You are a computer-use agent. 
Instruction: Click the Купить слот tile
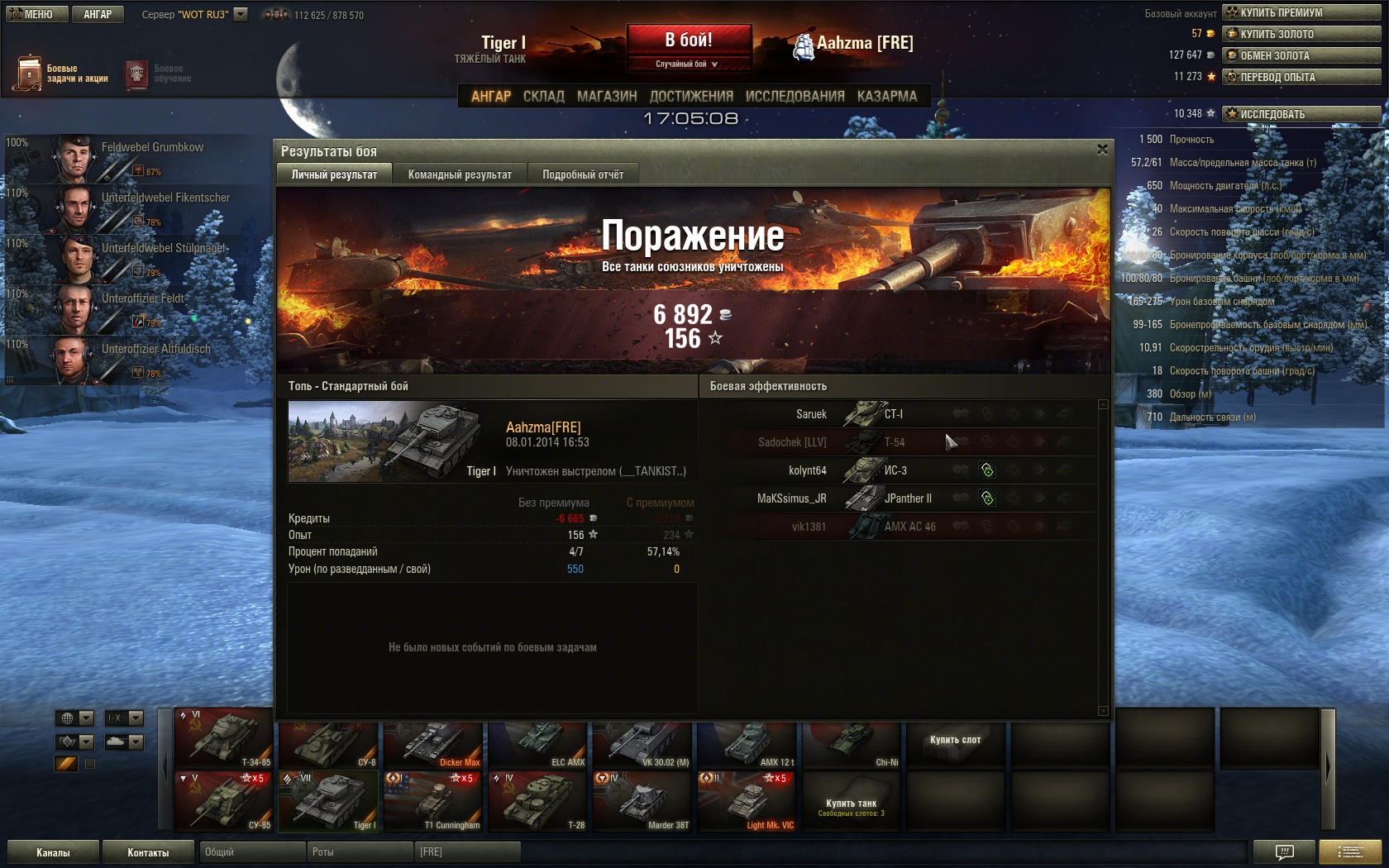coord(955,740)
